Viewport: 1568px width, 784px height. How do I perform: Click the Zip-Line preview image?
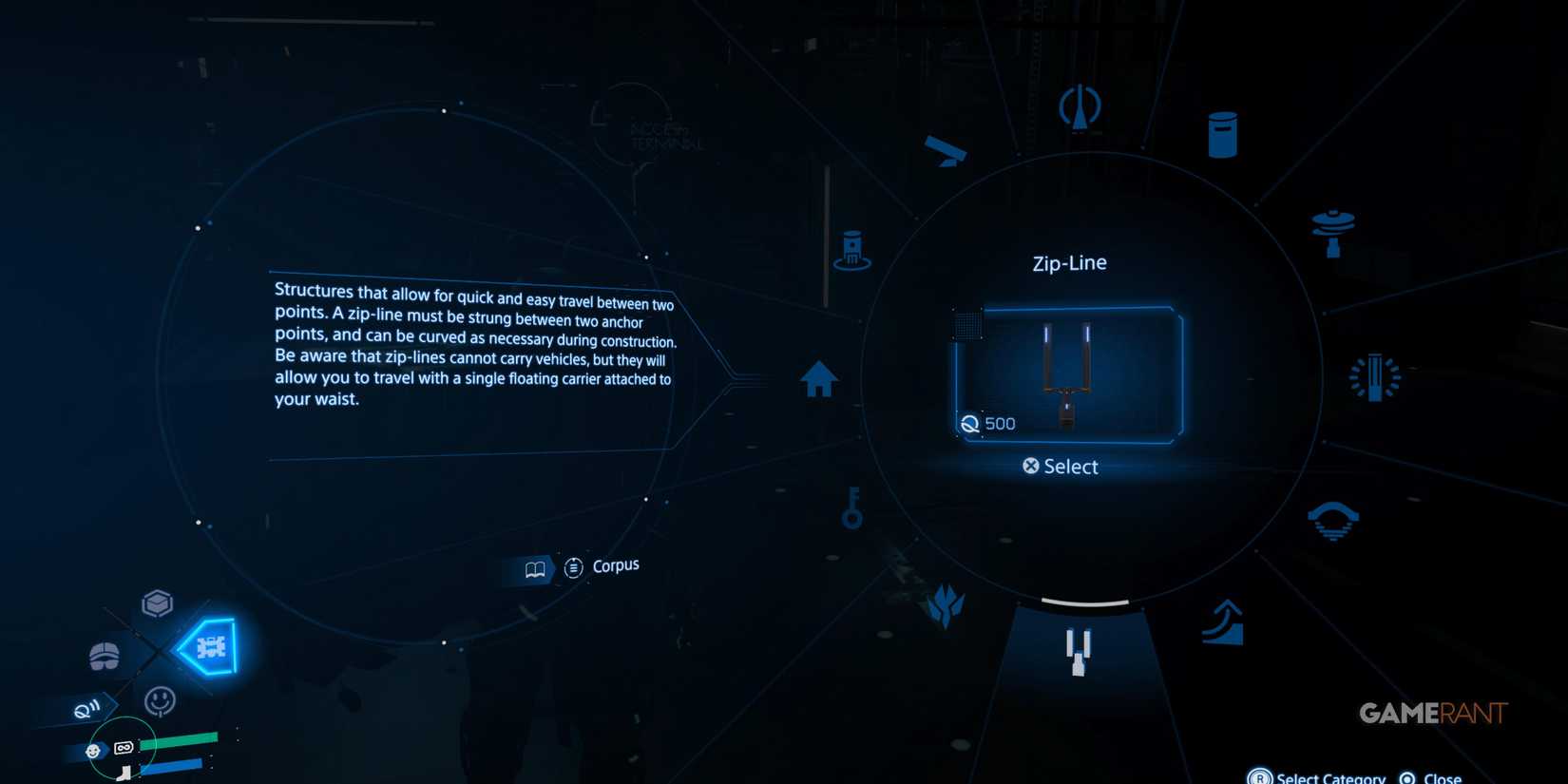[1069, 373]
